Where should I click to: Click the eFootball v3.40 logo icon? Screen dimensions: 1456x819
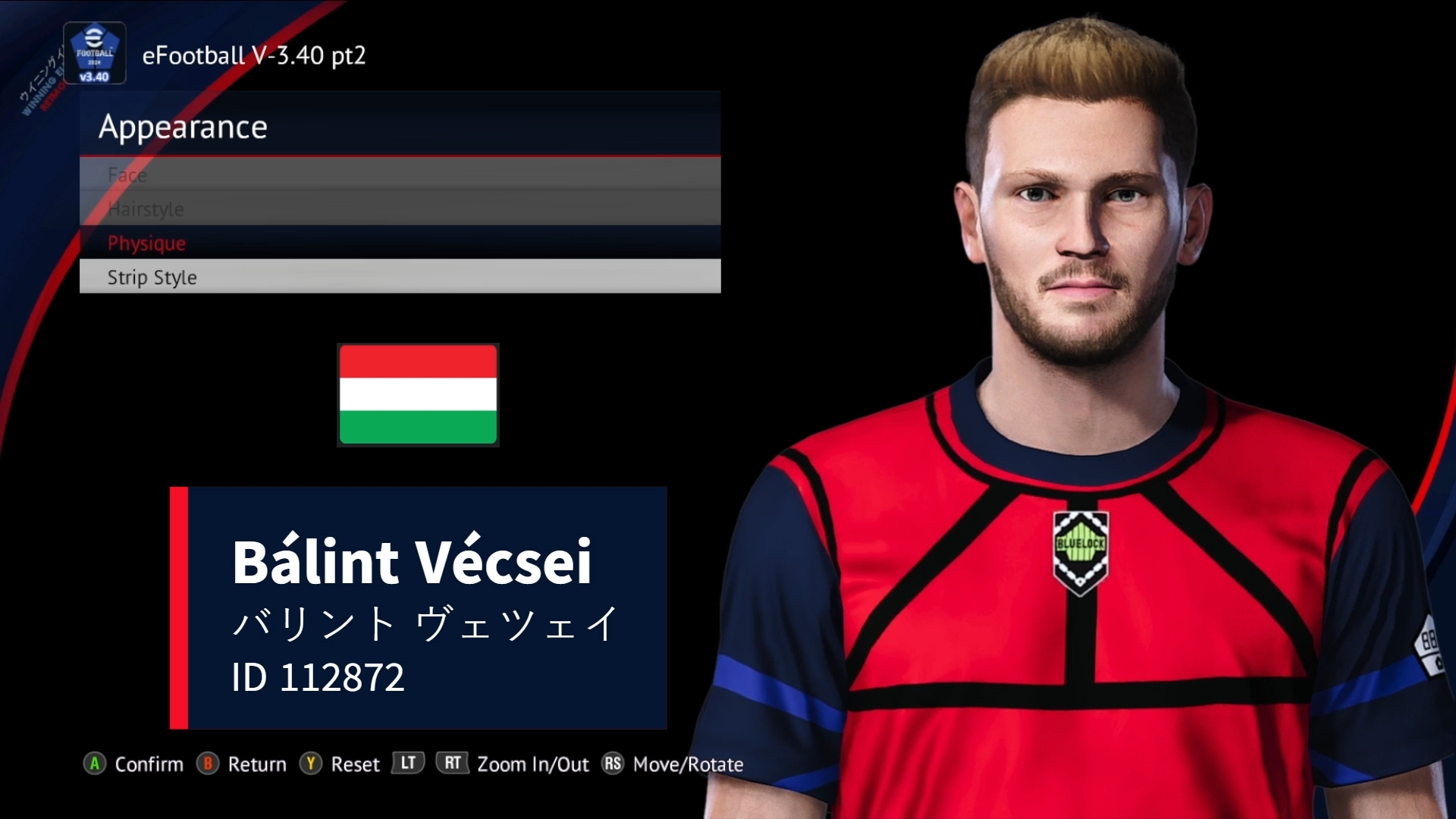(94, 53)
